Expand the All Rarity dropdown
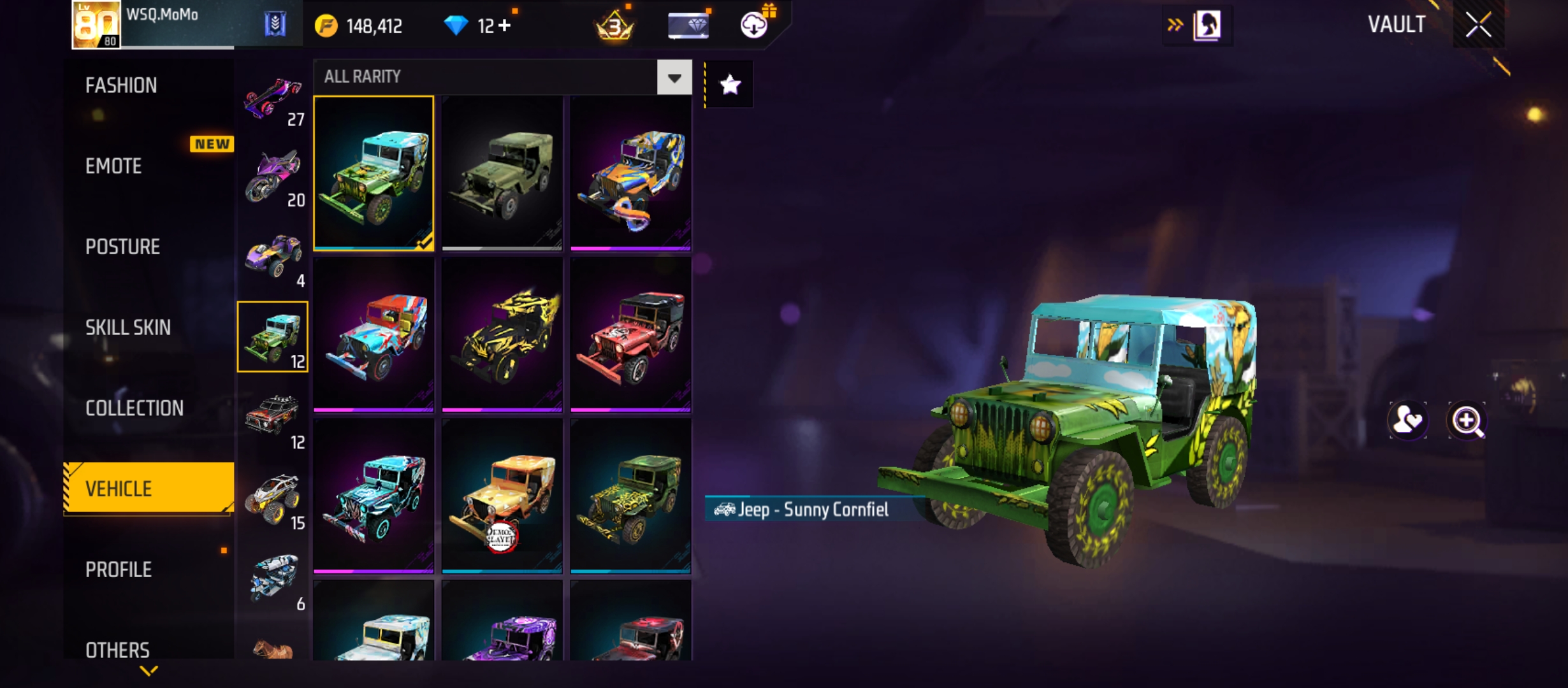Viewport: 1568px width, 688px height. coord(674,78)
